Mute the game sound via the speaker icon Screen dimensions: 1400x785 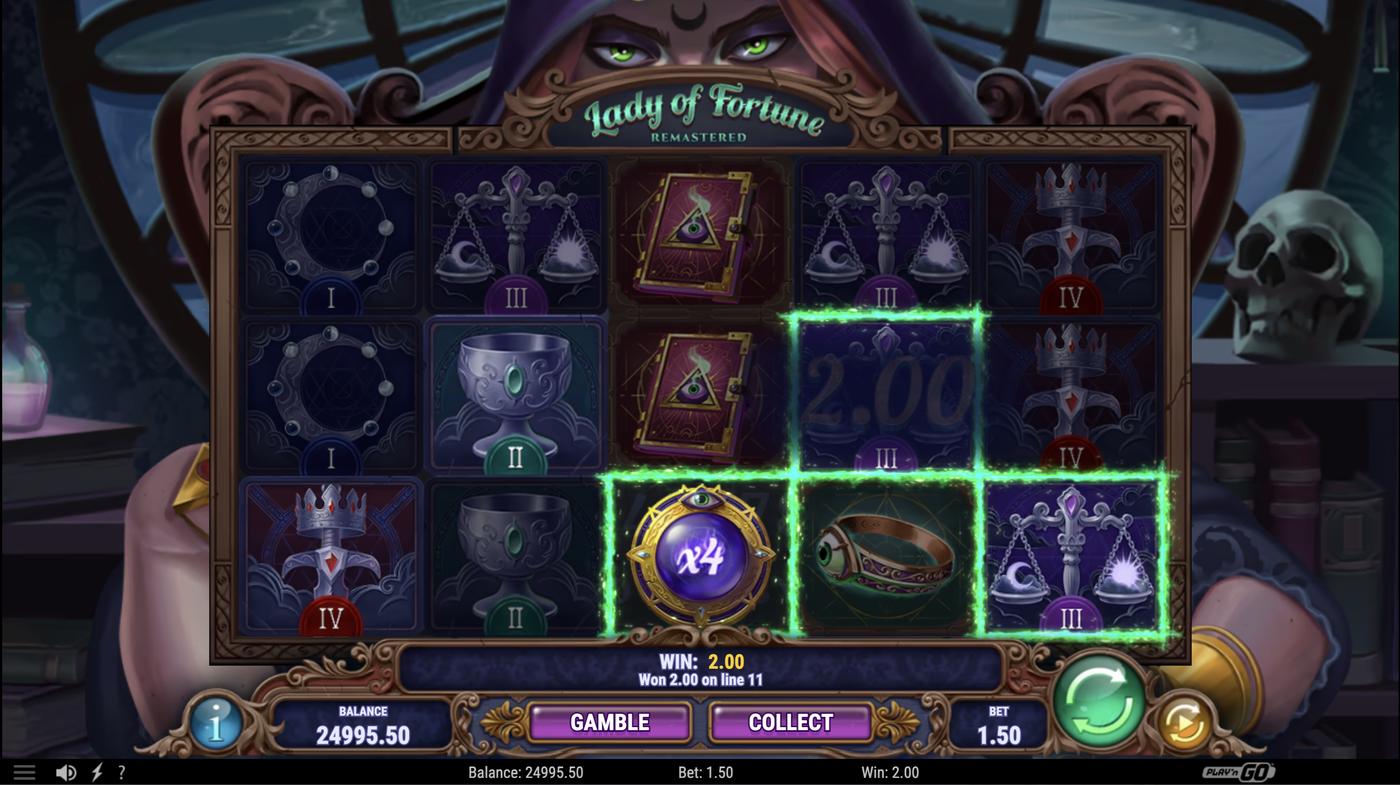65,770
